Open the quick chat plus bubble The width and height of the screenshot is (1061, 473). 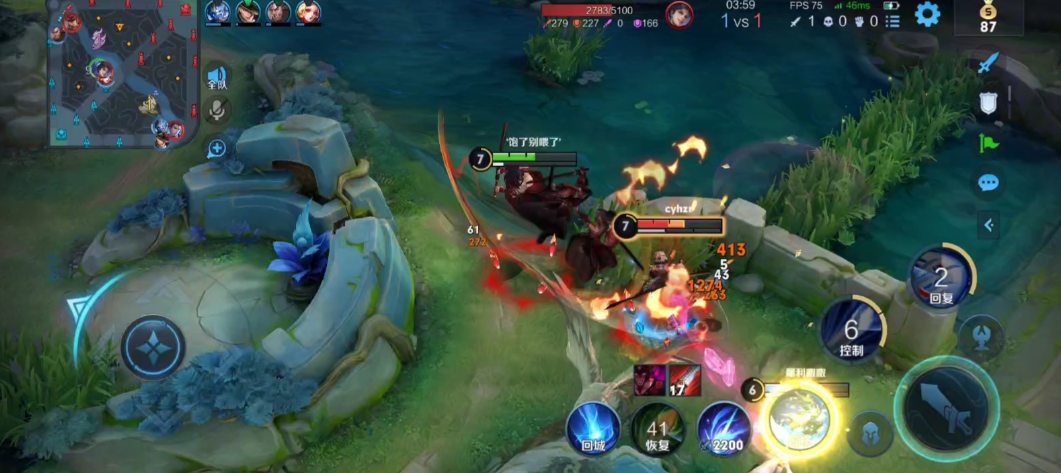[217, 149]
